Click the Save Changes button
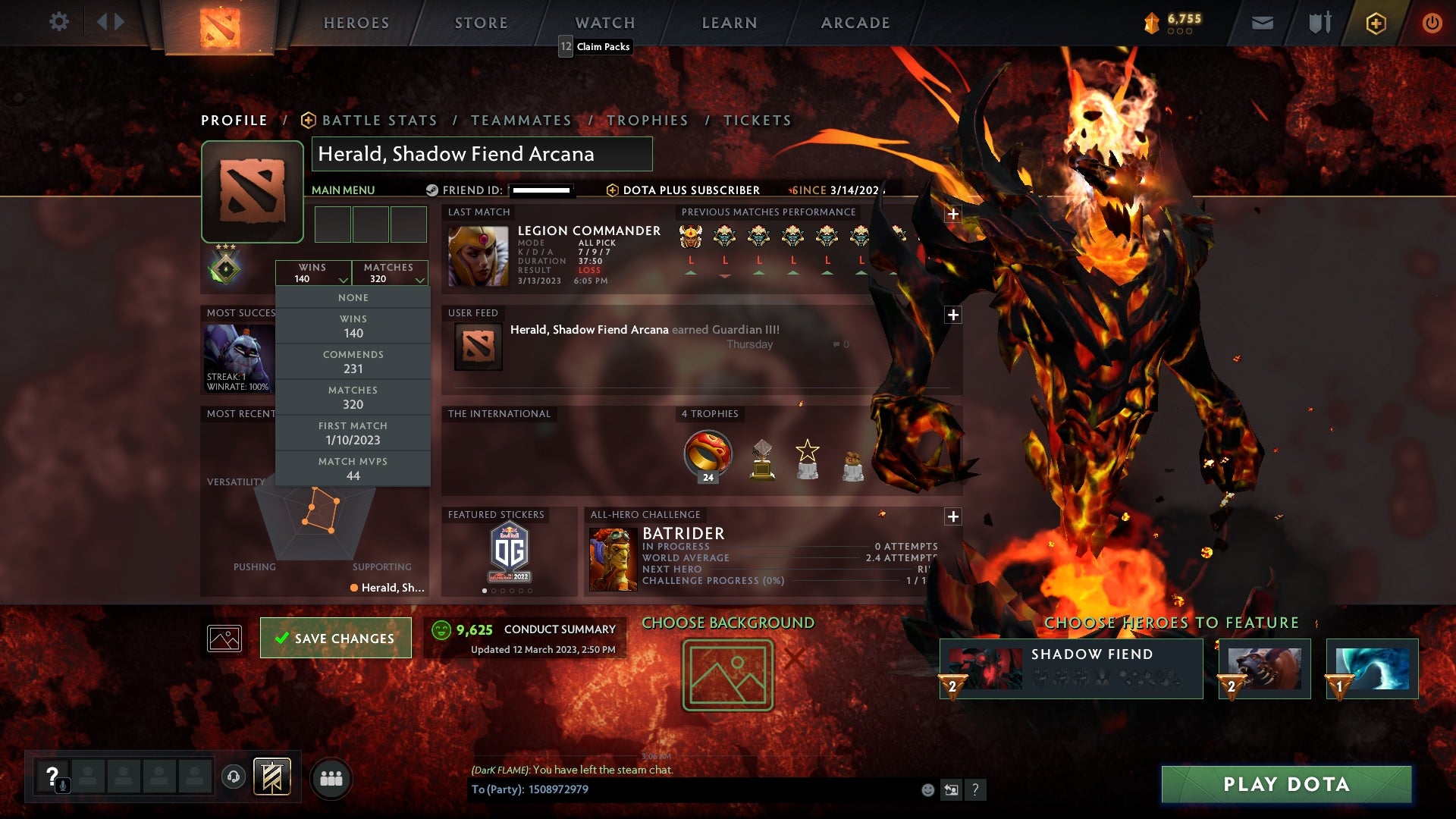Viewport: 1456px width, 819px height. pyautogui.click(x=335, y=638)
